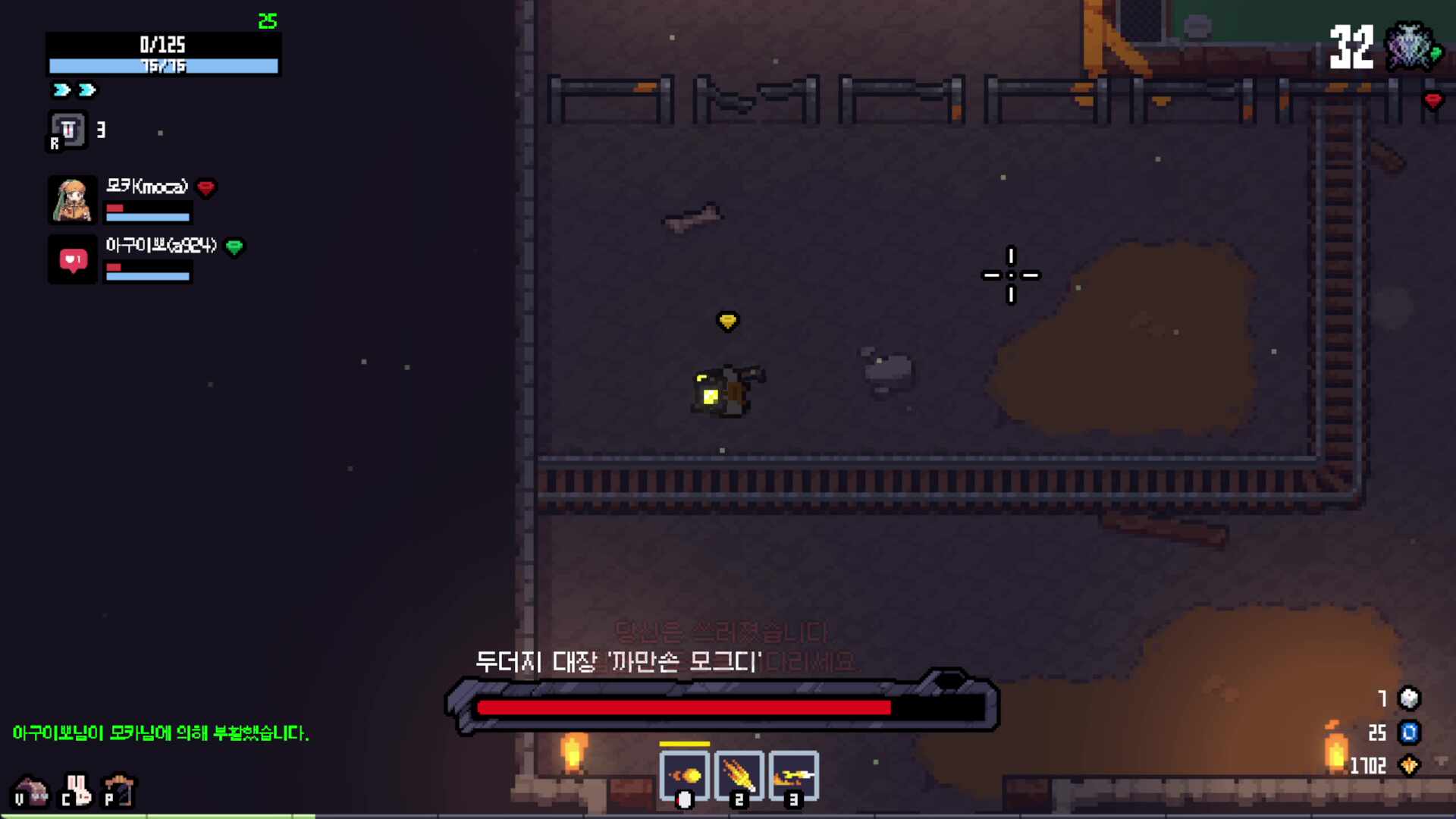Viewport: 1456px width, 819px height.
Task: Open the dark shop stall icon
Action: pyautogui.click(x=120, y=790)
